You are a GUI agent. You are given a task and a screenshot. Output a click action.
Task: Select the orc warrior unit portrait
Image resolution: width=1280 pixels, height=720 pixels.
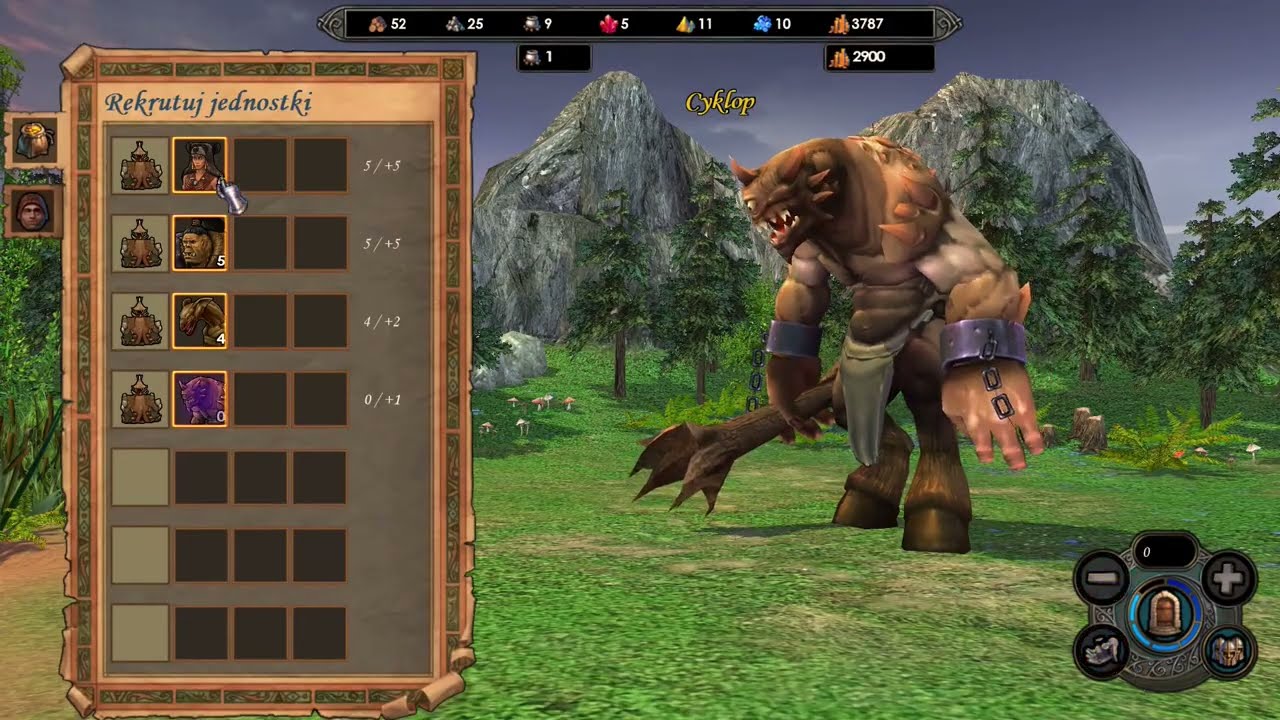[199, 243]
